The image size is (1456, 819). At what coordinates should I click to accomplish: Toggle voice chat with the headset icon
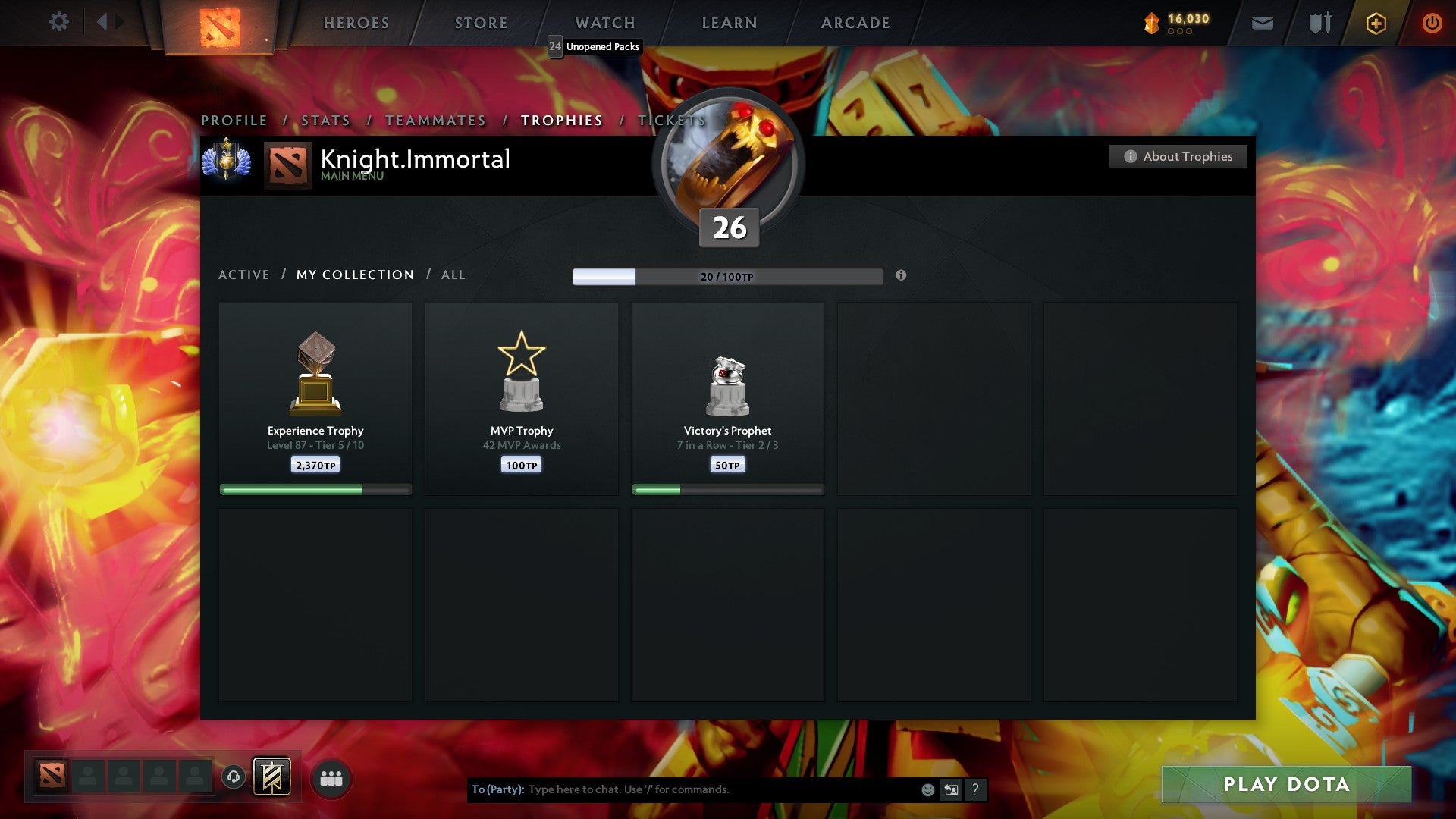pyautogui.click(x=234, y=777)
